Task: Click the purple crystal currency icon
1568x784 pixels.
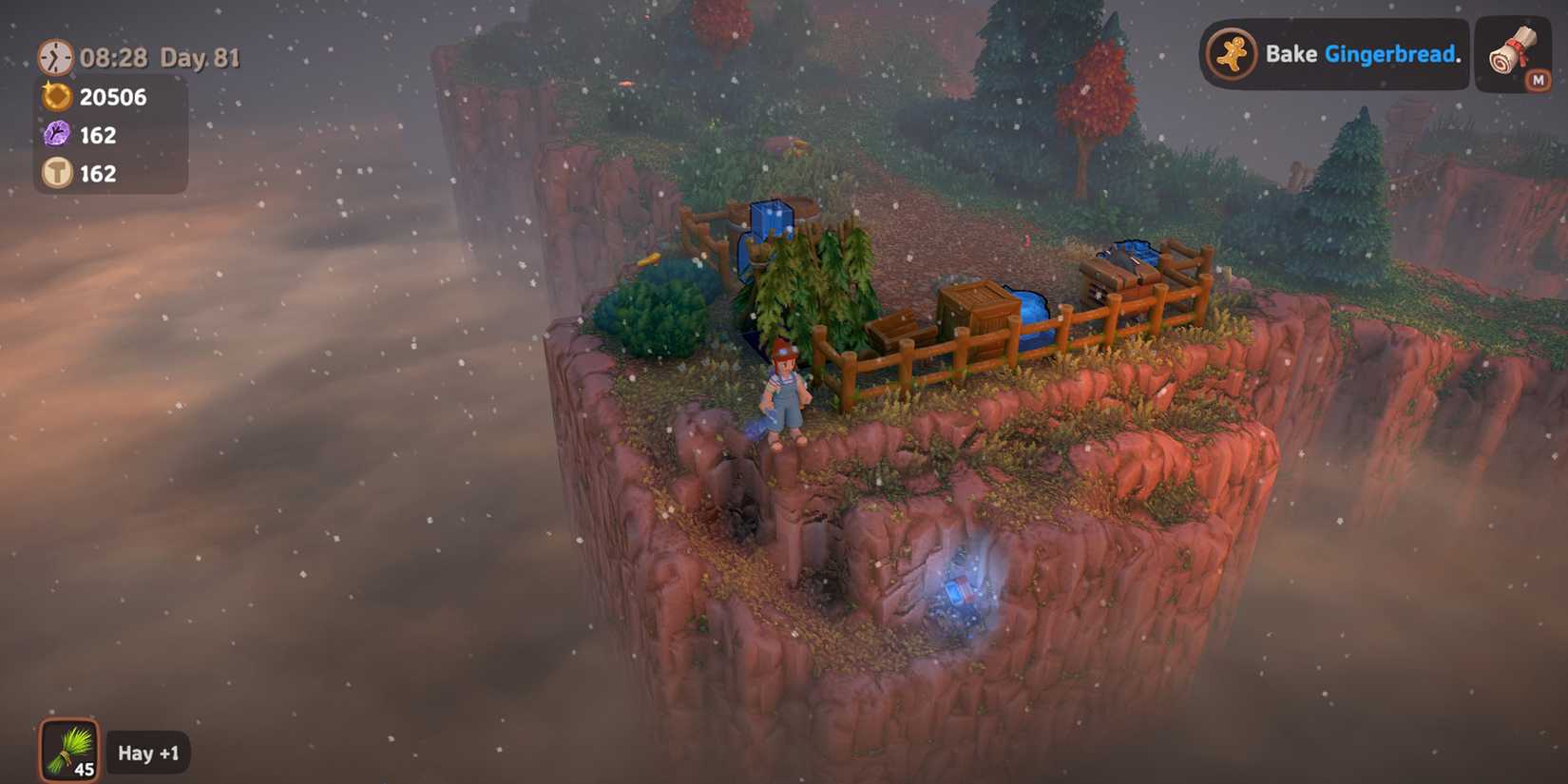Action: 54,135
